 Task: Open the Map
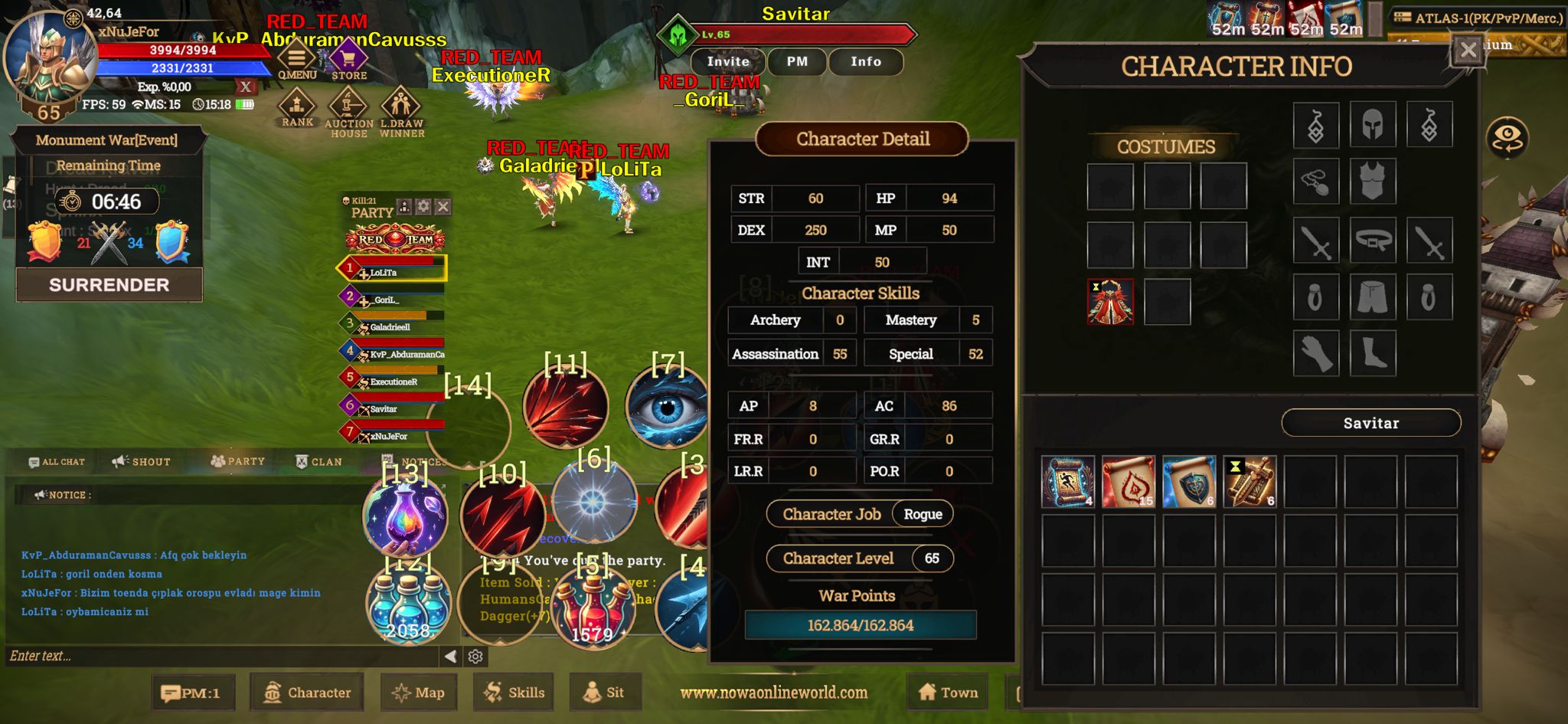[x=418, y=693]
